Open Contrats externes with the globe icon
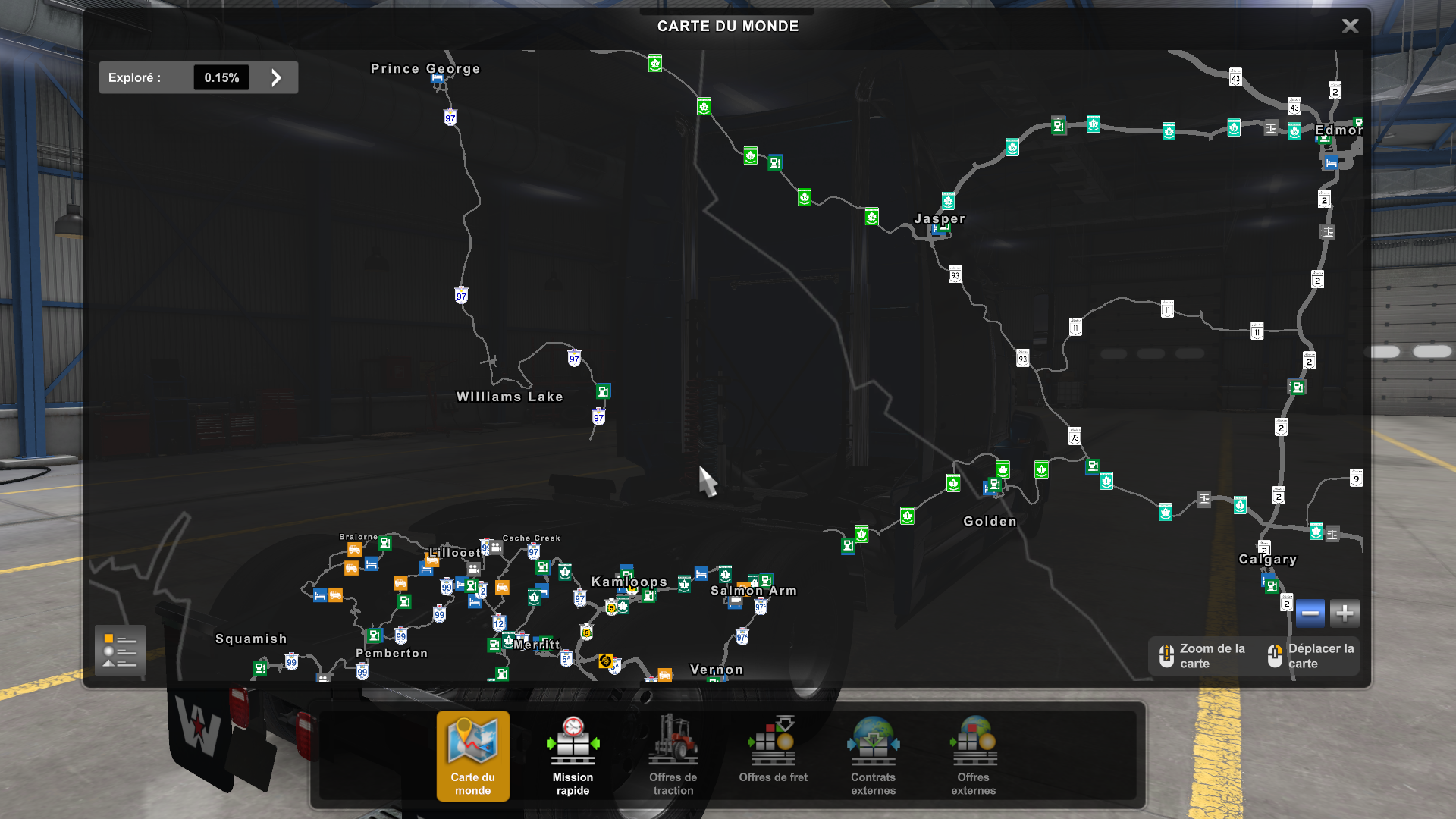This screenshot has height=819, width=1456. [873, 756]
